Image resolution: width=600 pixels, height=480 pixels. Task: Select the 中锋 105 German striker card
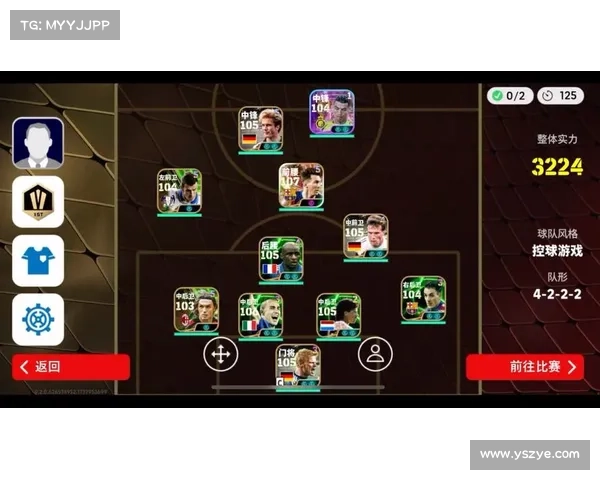(x=261, y=129)
